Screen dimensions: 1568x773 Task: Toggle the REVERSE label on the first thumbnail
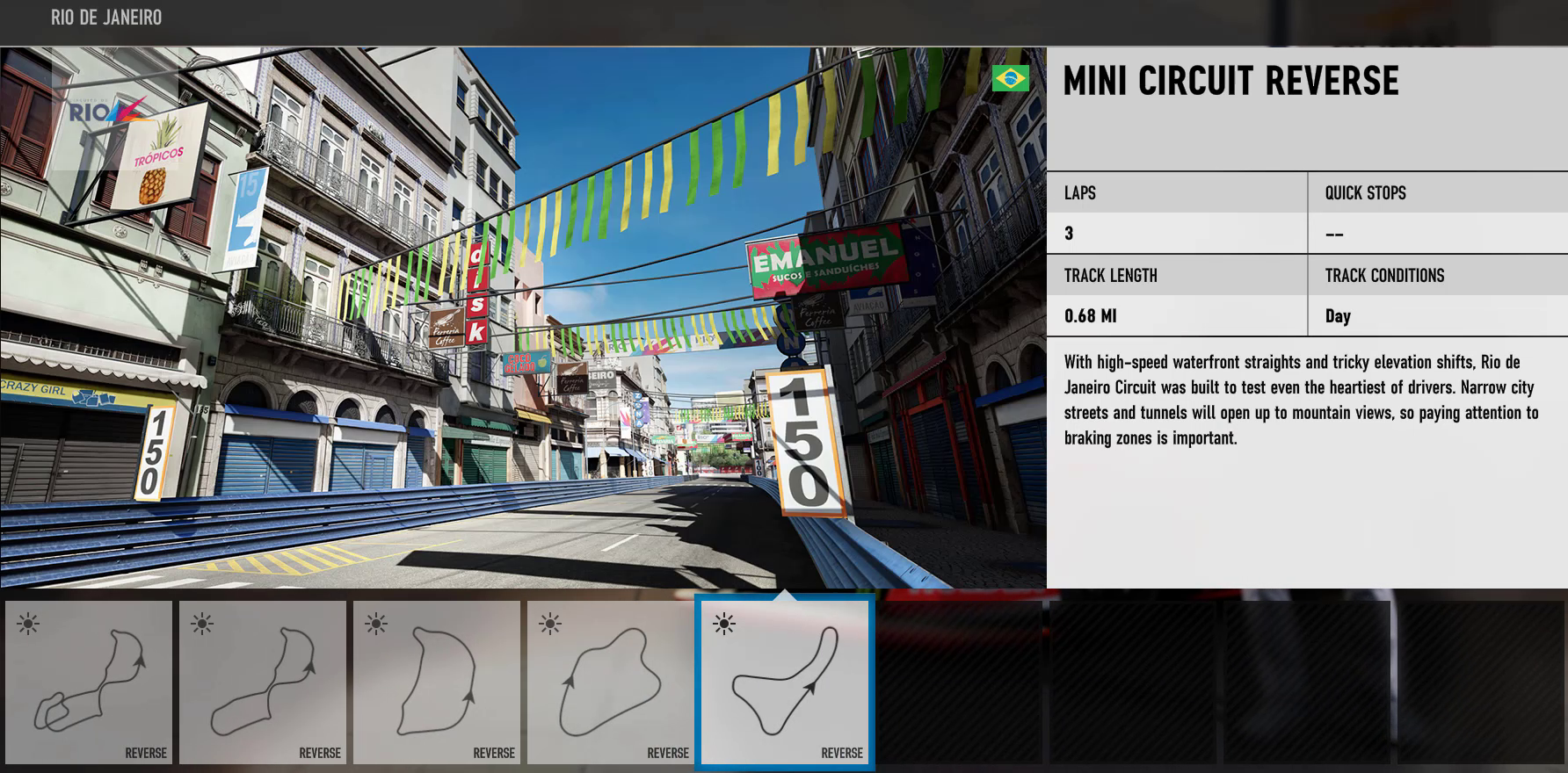pos(144,753)
